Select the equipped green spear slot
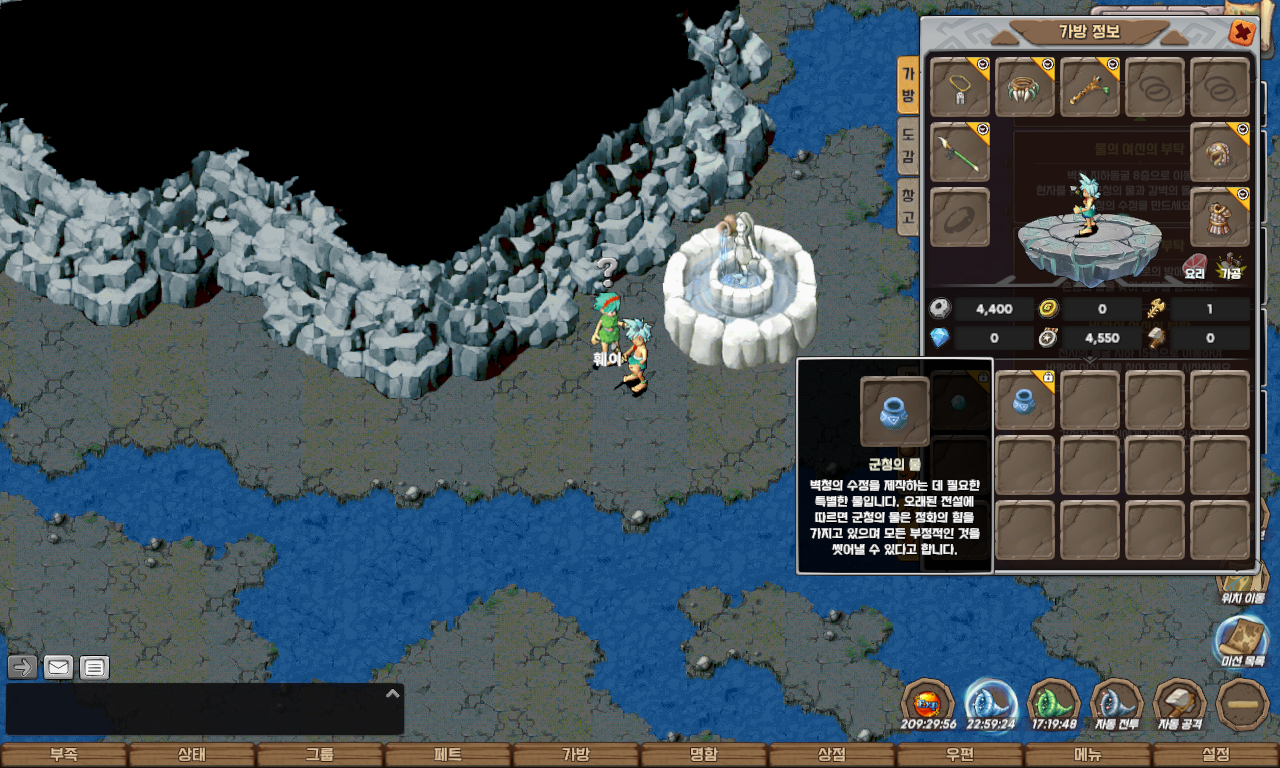 (960, 152)
